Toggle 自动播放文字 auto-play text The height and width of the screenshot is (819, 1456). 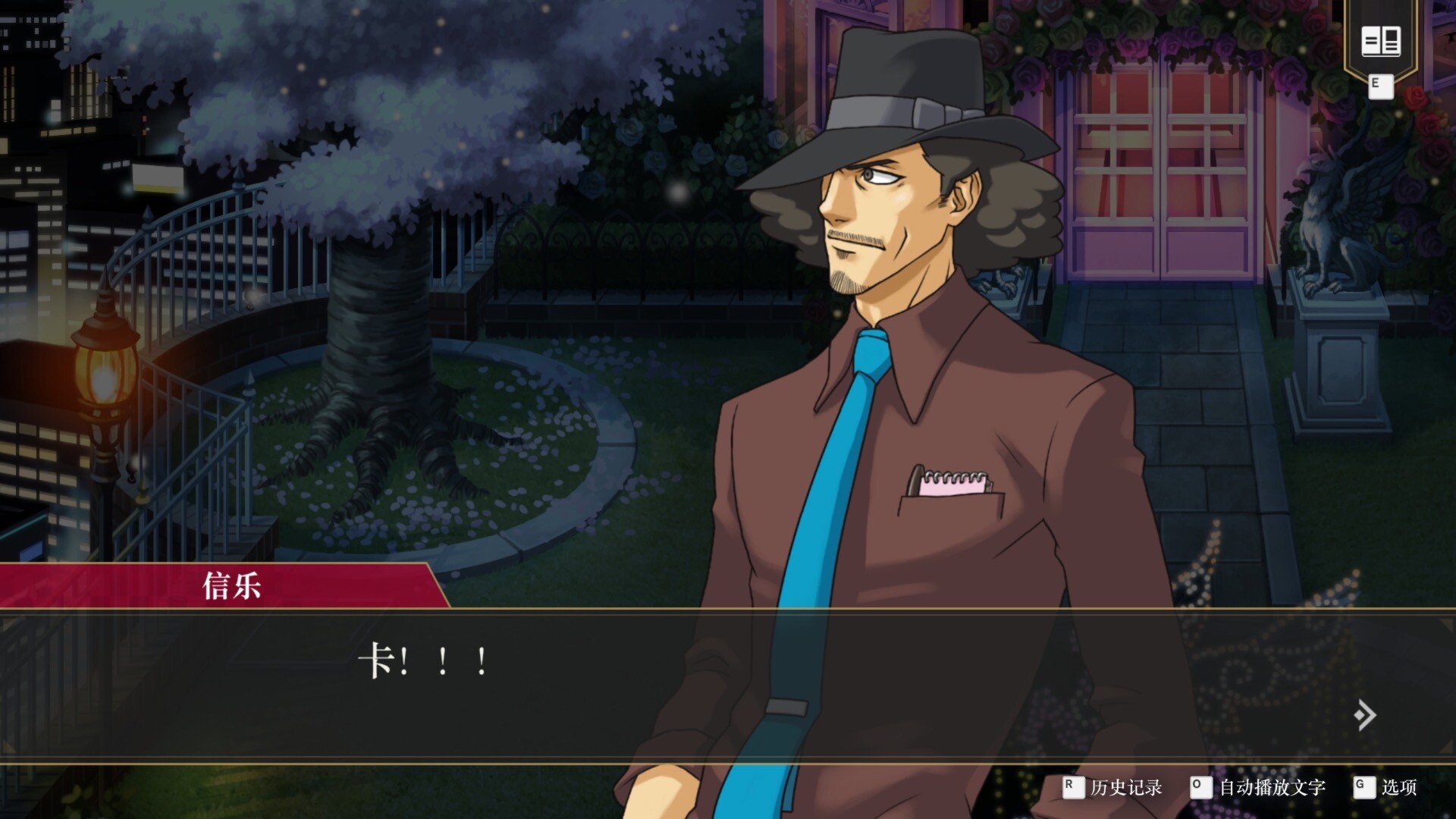(x=1271, y=787)
